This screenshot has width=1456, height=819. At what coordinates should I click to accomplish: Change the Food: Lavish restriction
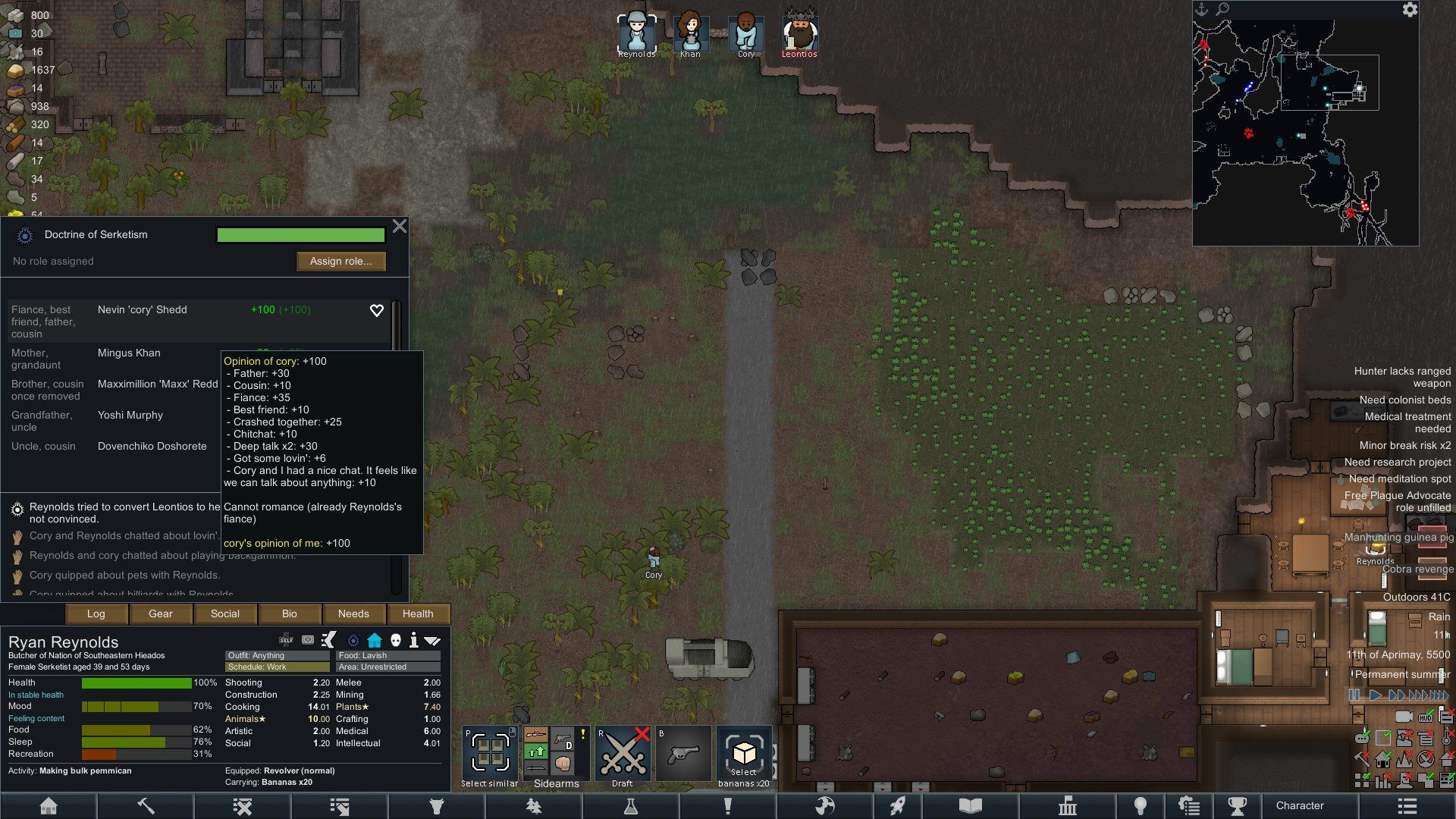click(388, 655)
